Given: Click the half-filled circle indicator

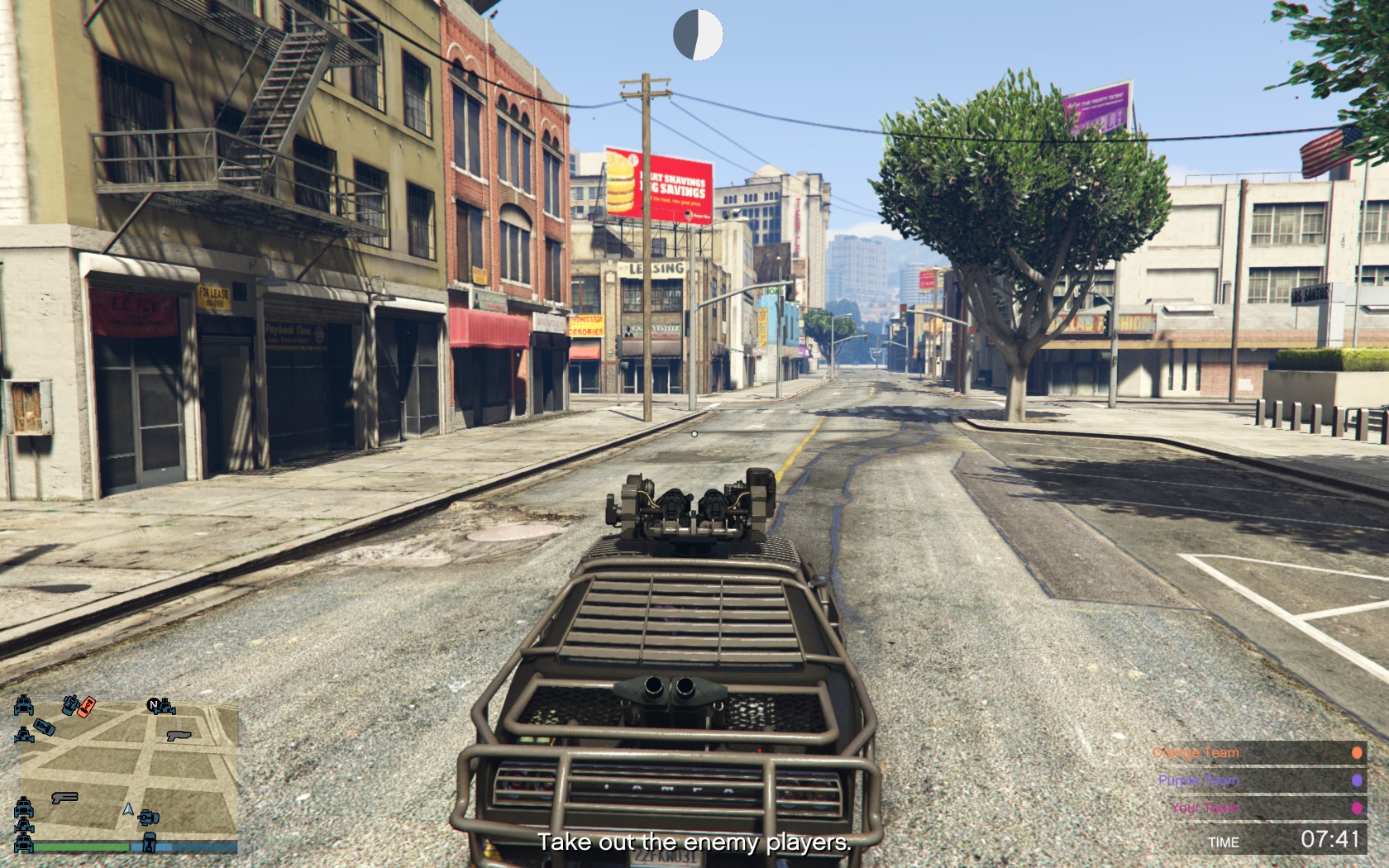Looking at the screenshot, I should 698,35.
